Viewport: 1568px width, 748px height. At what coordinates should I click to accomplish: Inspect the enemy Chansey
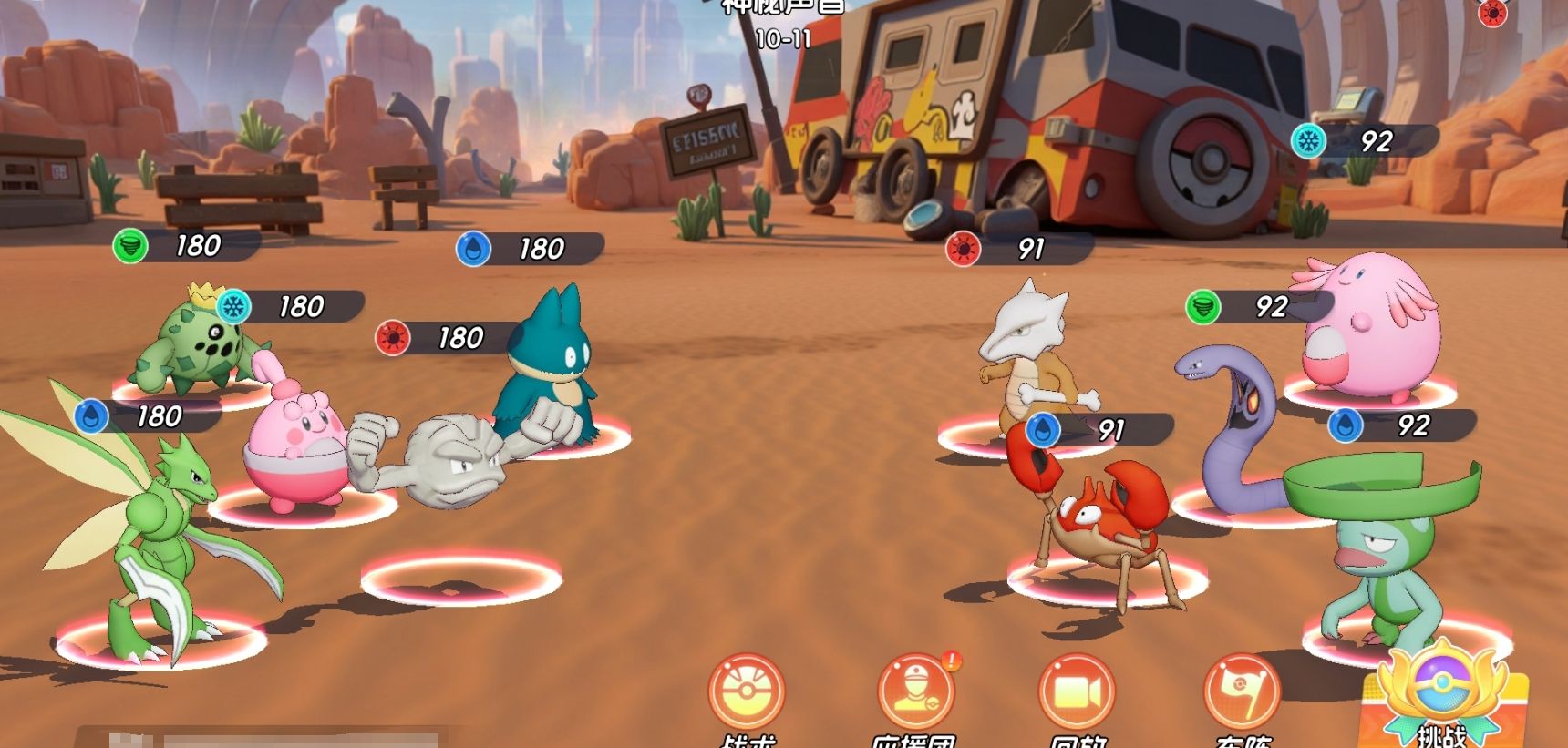[1372, 333]
